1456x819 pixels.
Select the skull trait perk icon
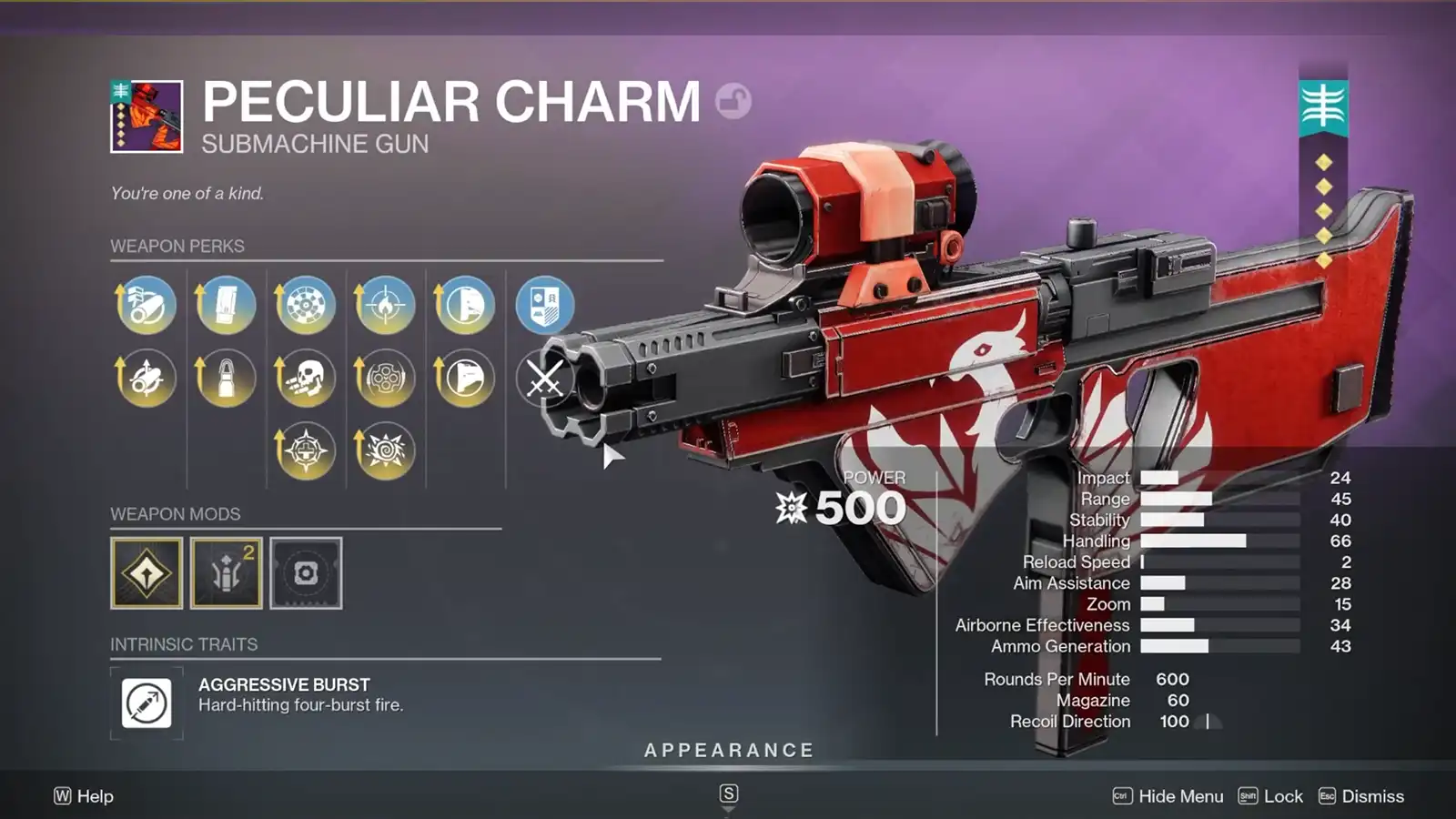pos(304,379)
